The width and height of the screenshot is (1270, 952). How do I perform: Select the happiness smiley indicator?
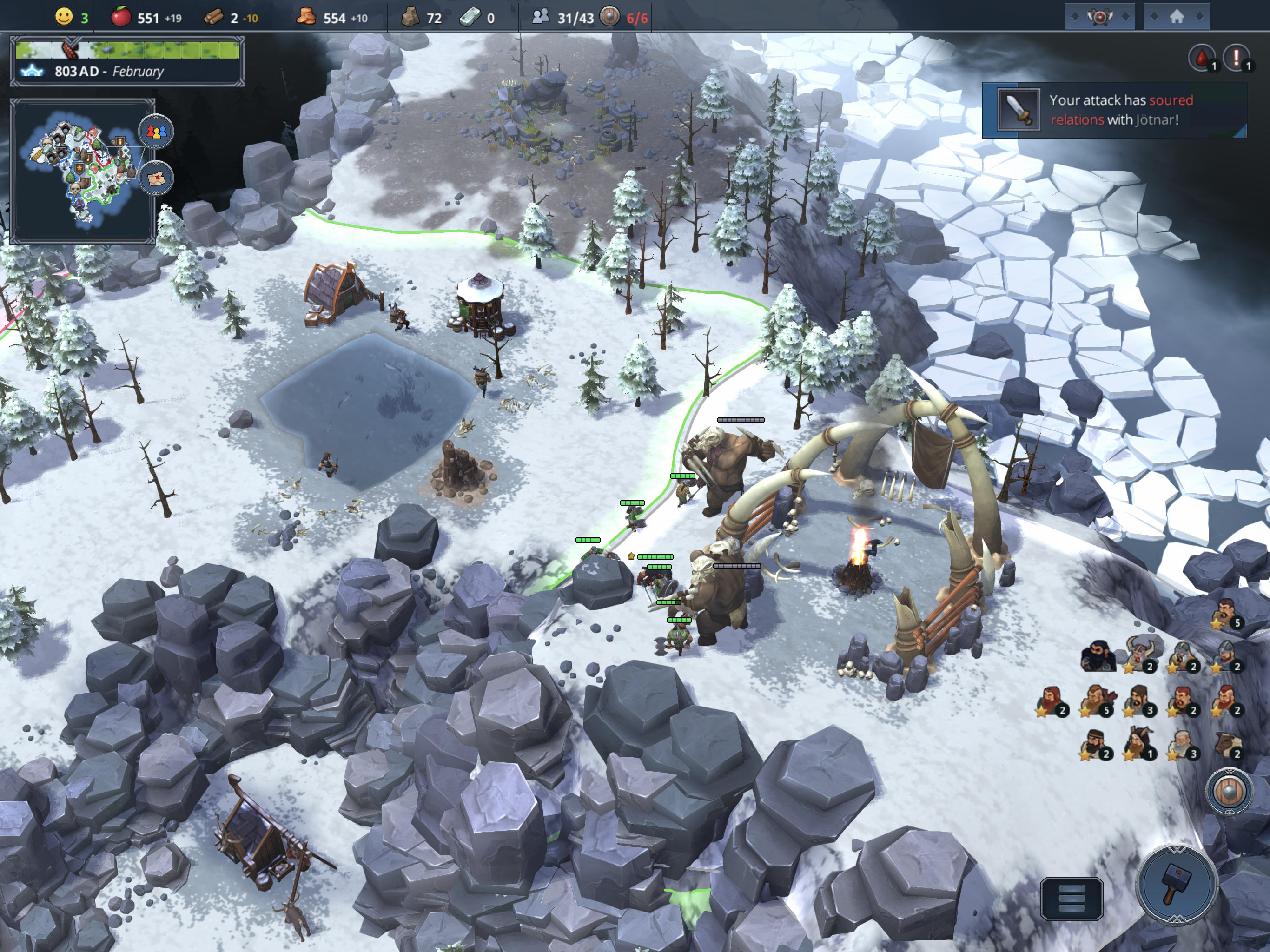pyautogui.click(x=64, y=17)
